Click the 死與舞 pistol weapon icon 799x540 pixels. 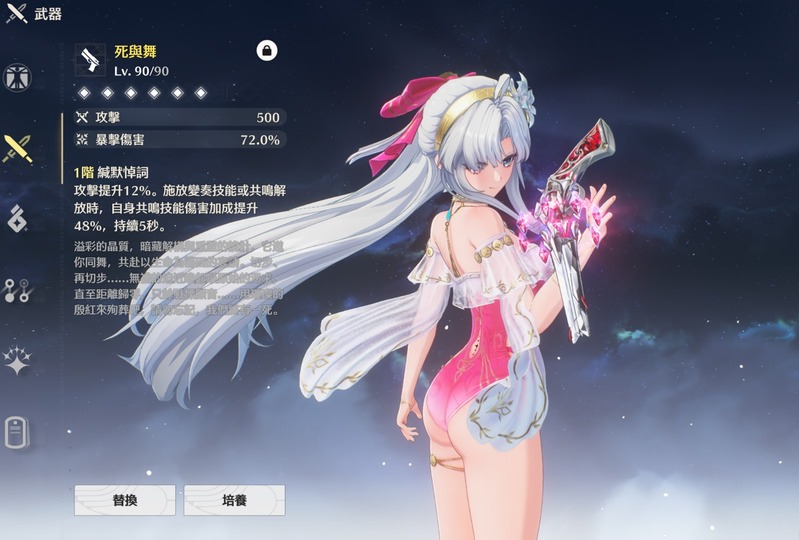point(91,59)
